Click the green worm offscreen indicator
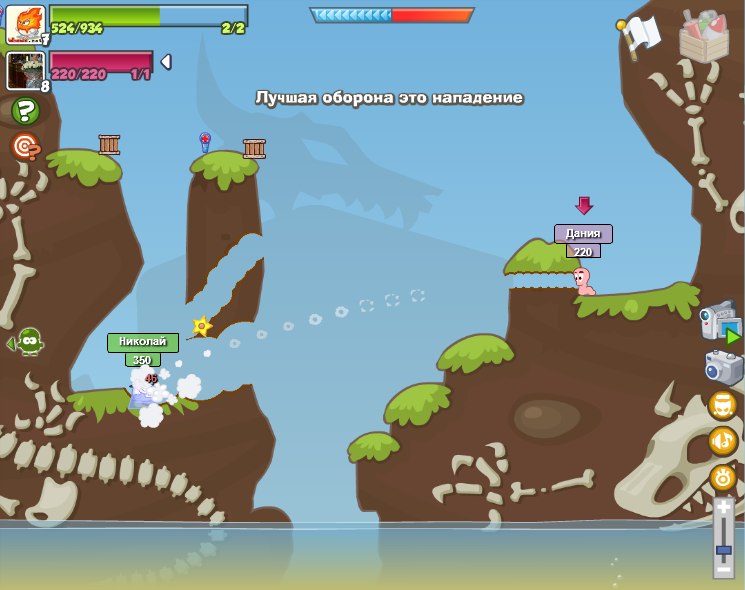 point(28,343)
